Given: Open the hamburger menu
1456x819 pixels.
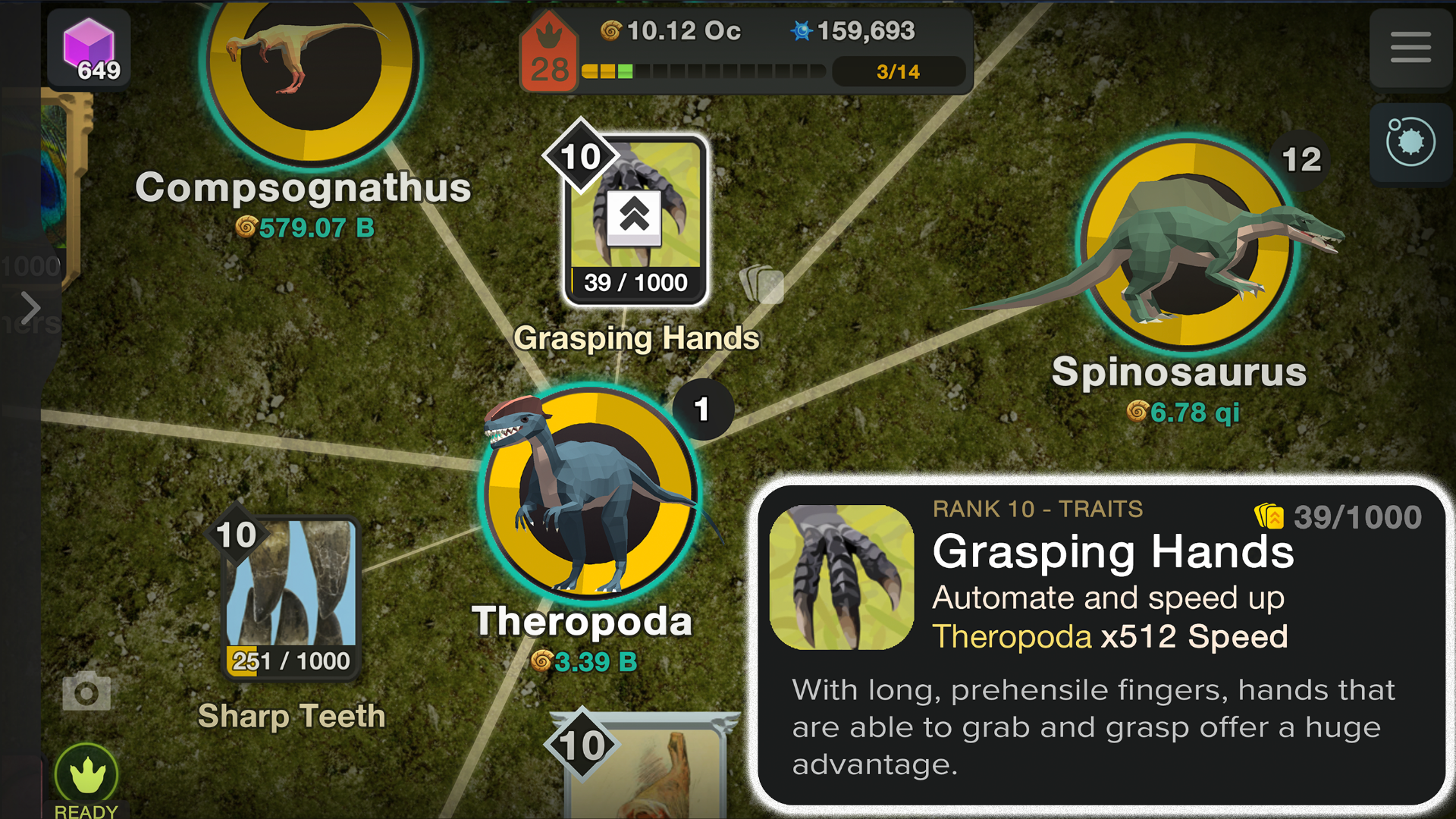Looking at the screenshot, I should (1410, 47).
